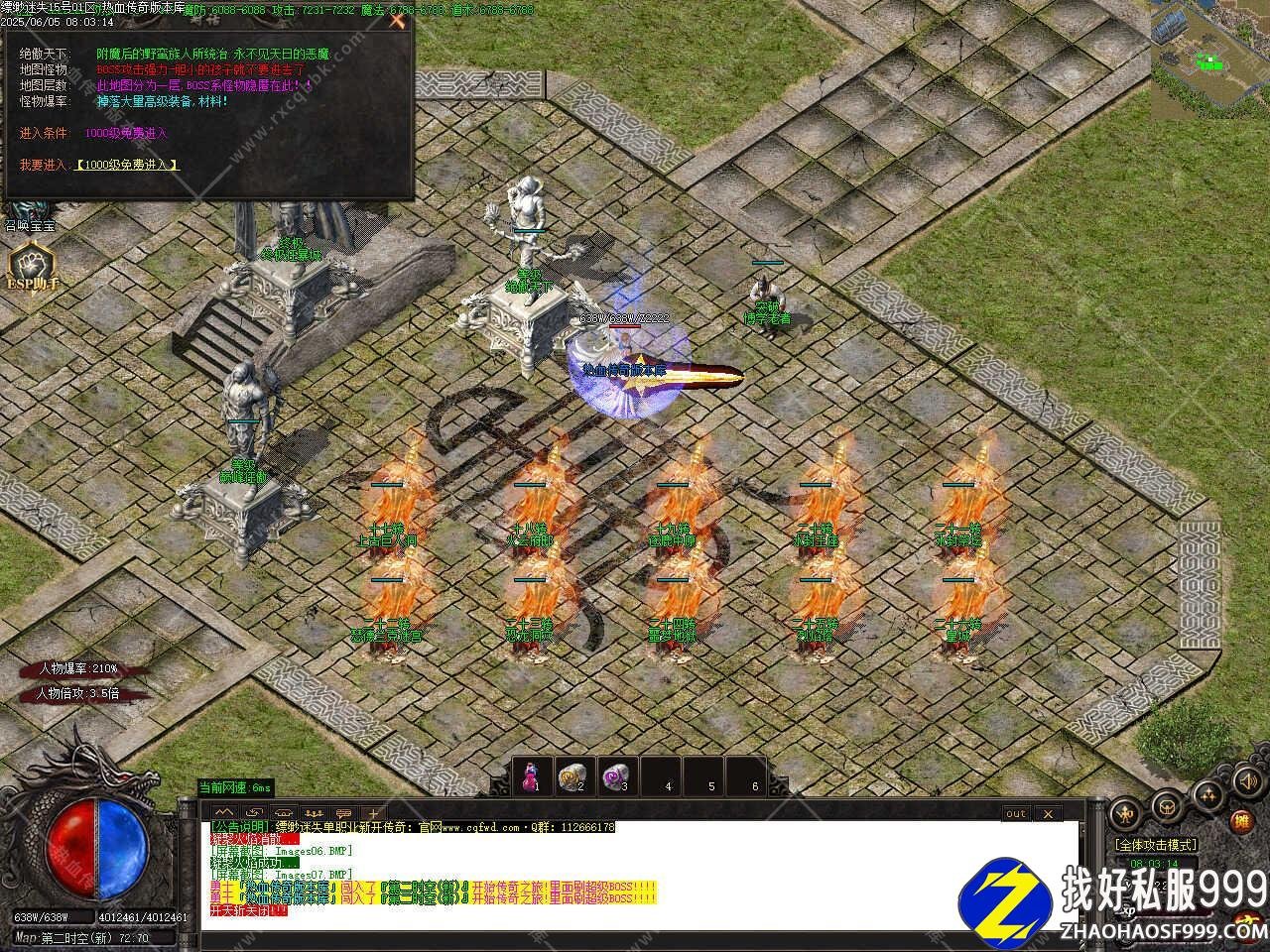Viewport: 1270px width, 952px height.
Task: Select the plus chat tab
Action: [x=373, y=812]
